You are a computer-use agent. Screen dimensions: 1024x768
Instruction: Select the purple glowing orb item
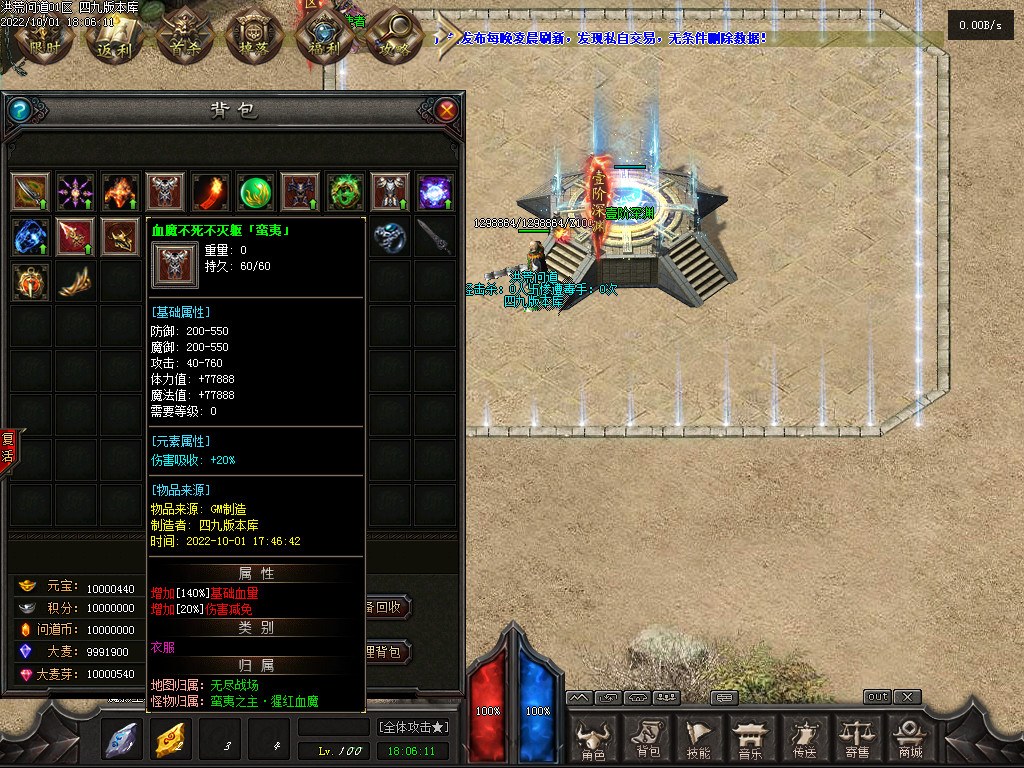435,191
